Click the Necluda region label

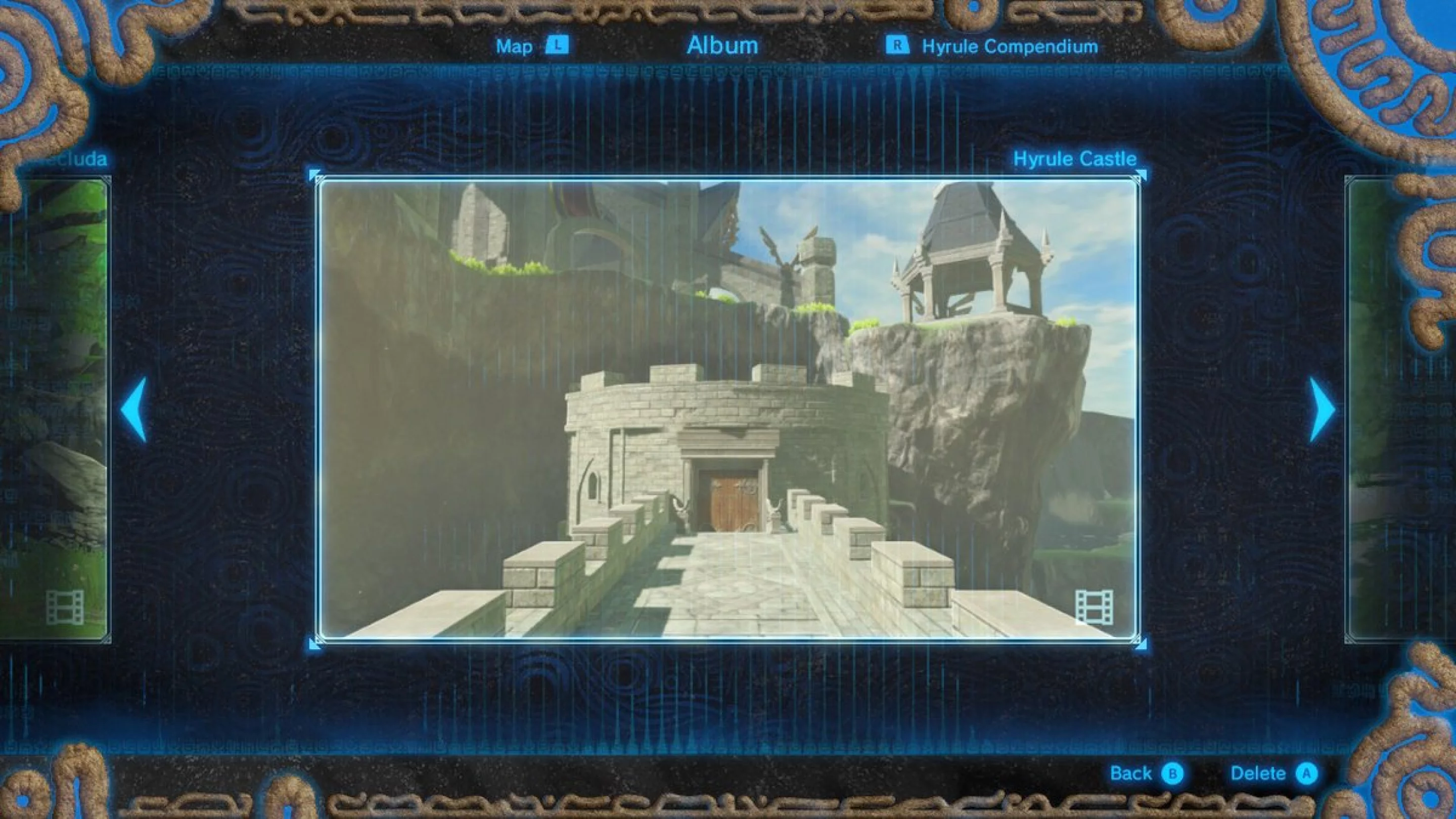click(73, 159)
